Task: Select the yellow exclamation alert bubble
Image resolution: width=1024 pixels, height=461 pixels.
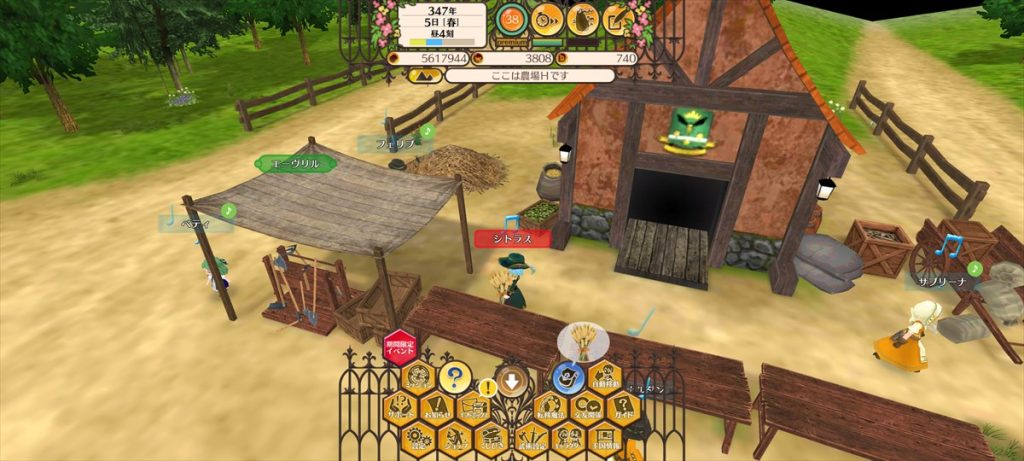Action: coord(488,387)
